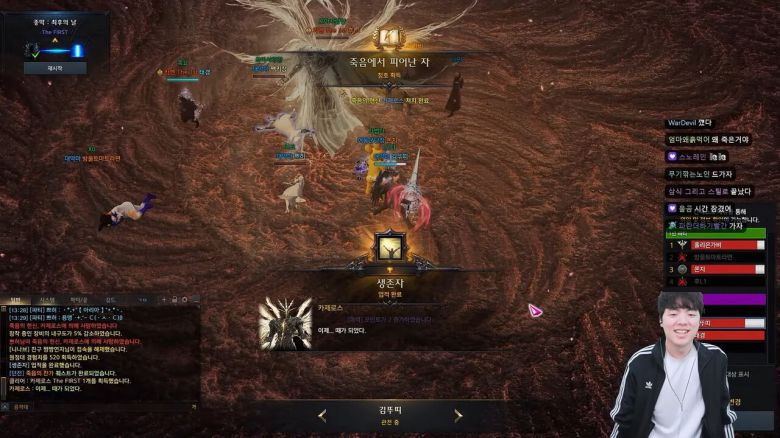Spectate the previous player with left arrow
The height and width of the screenshot is (438, 780).
(x=322, y=415)
